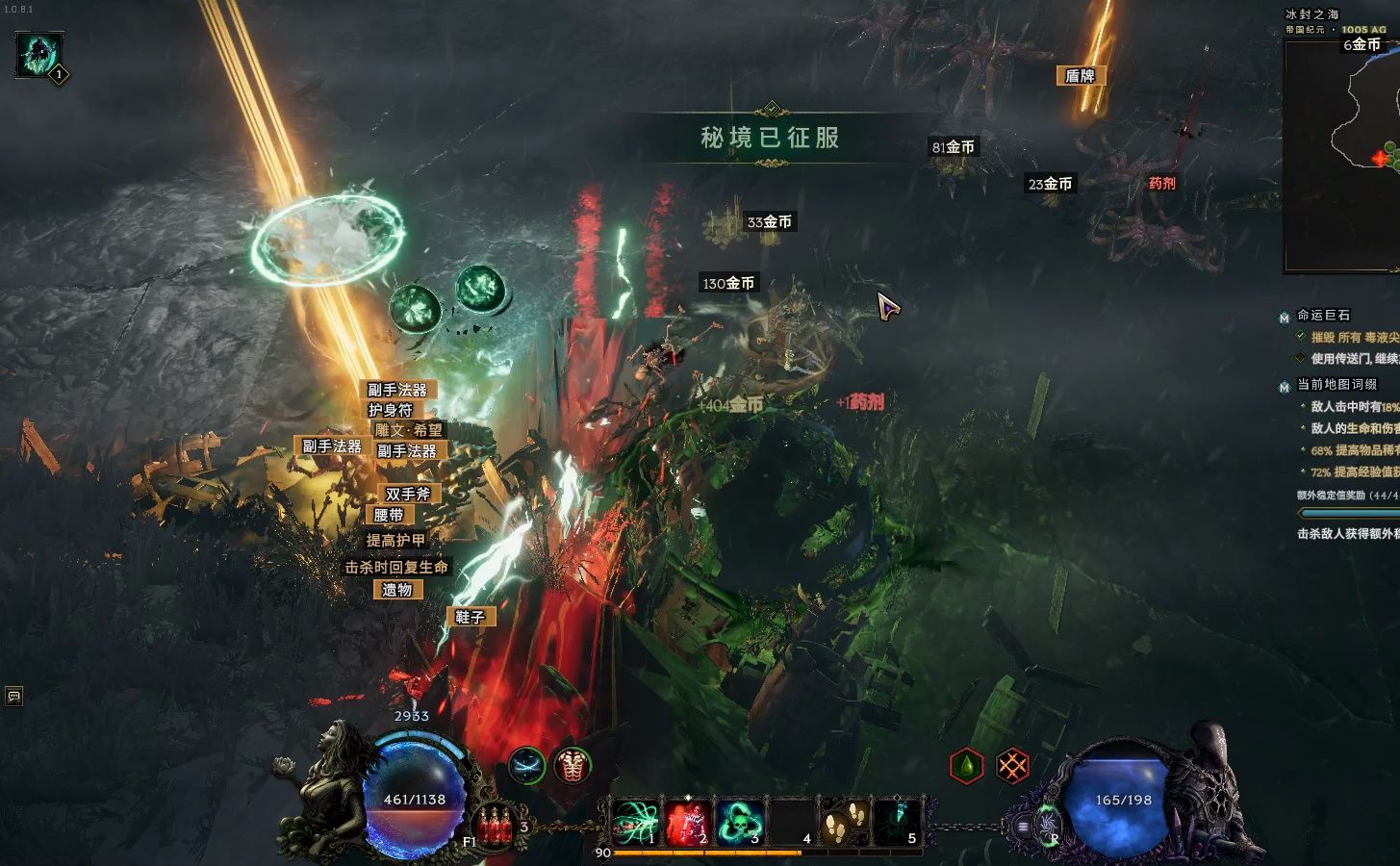Select the 命运巨石 quest tracker entry
This screenshot has width=1400, height=866.
[1323, 315]
